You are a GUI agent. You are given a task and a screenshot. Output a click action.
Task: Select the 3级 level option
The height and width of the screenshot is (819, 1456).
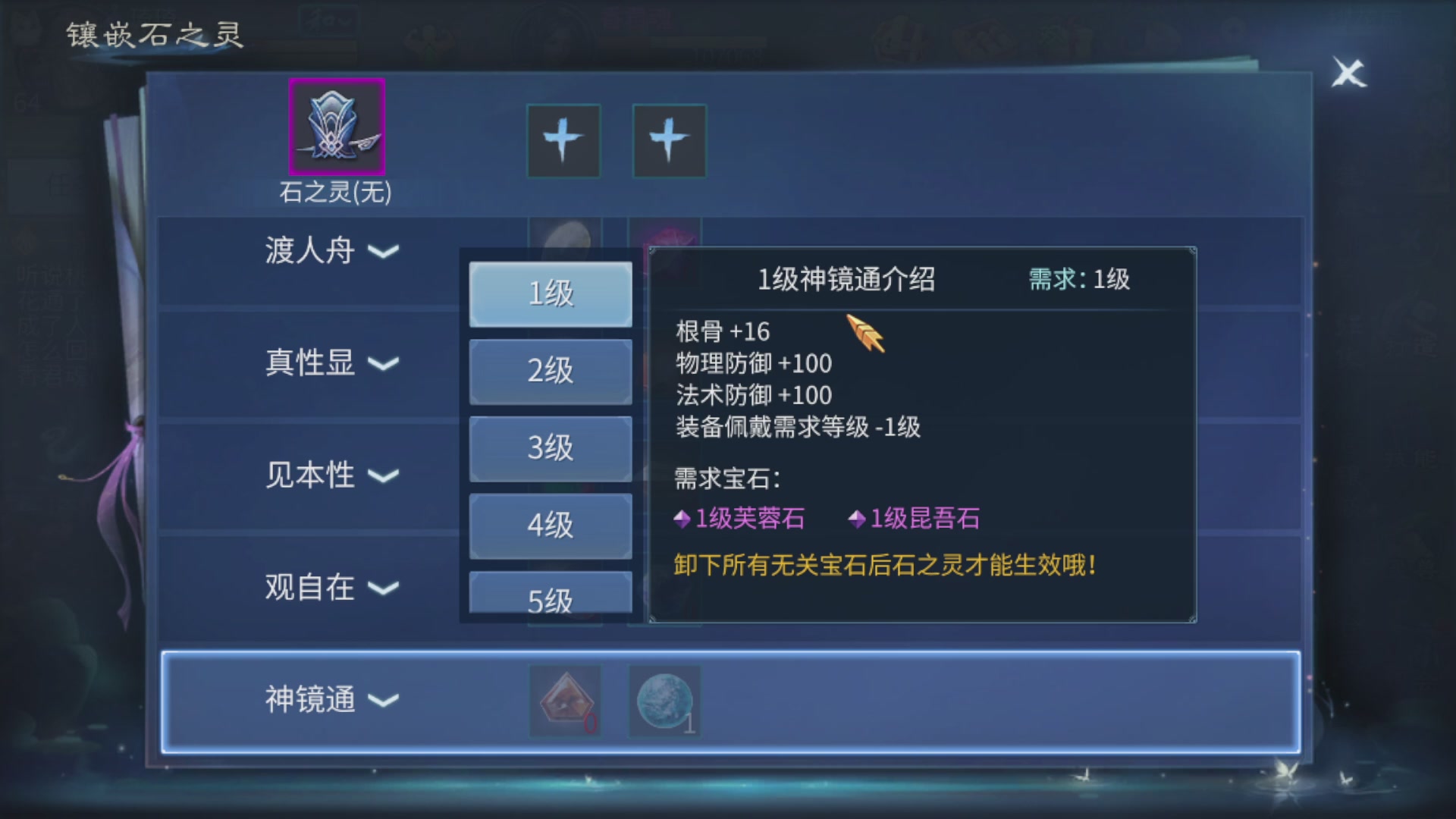point(551,448)
